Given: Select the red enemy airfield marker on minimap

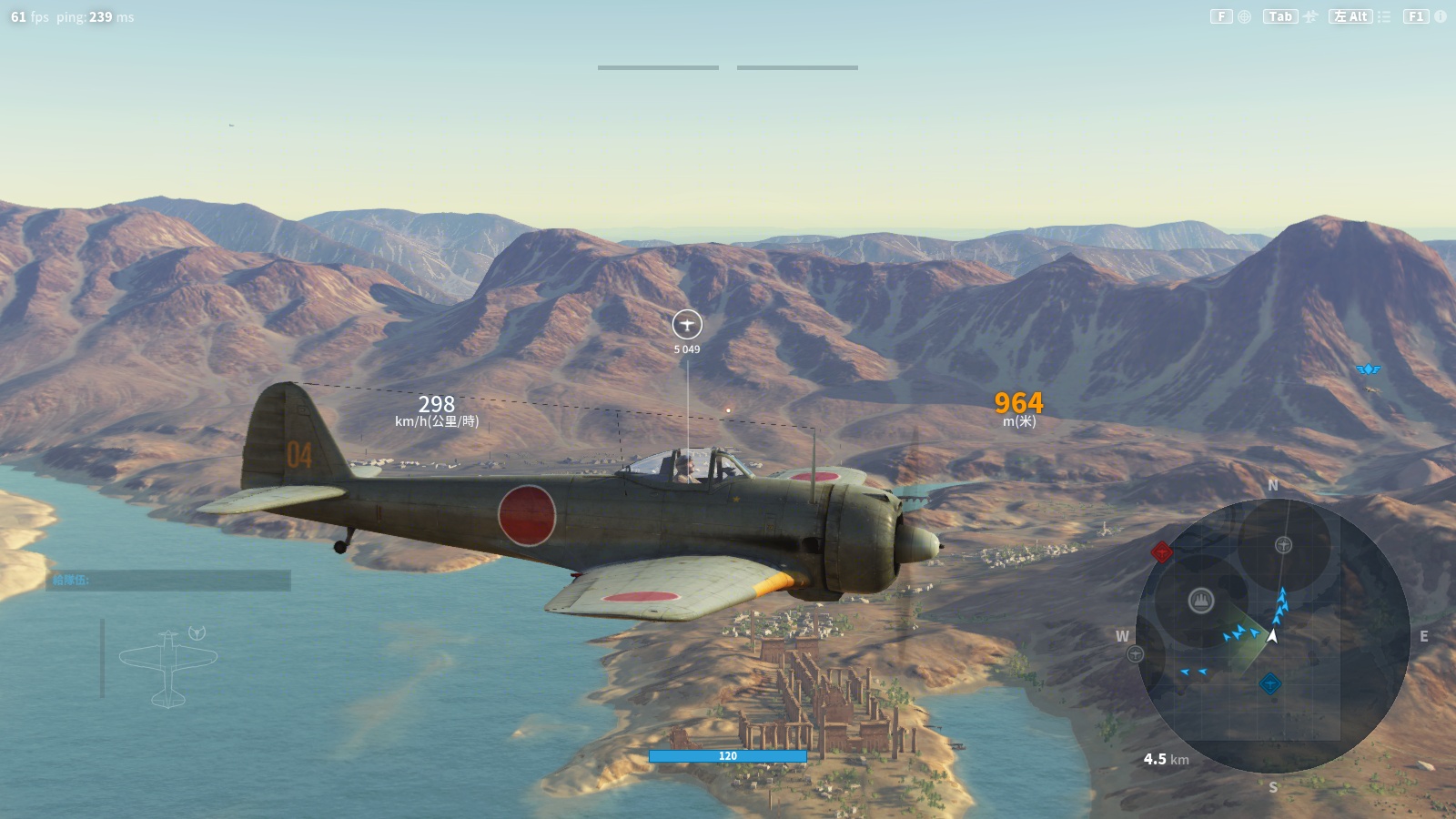Looking at the screenshot, I should click(1161, 551).
